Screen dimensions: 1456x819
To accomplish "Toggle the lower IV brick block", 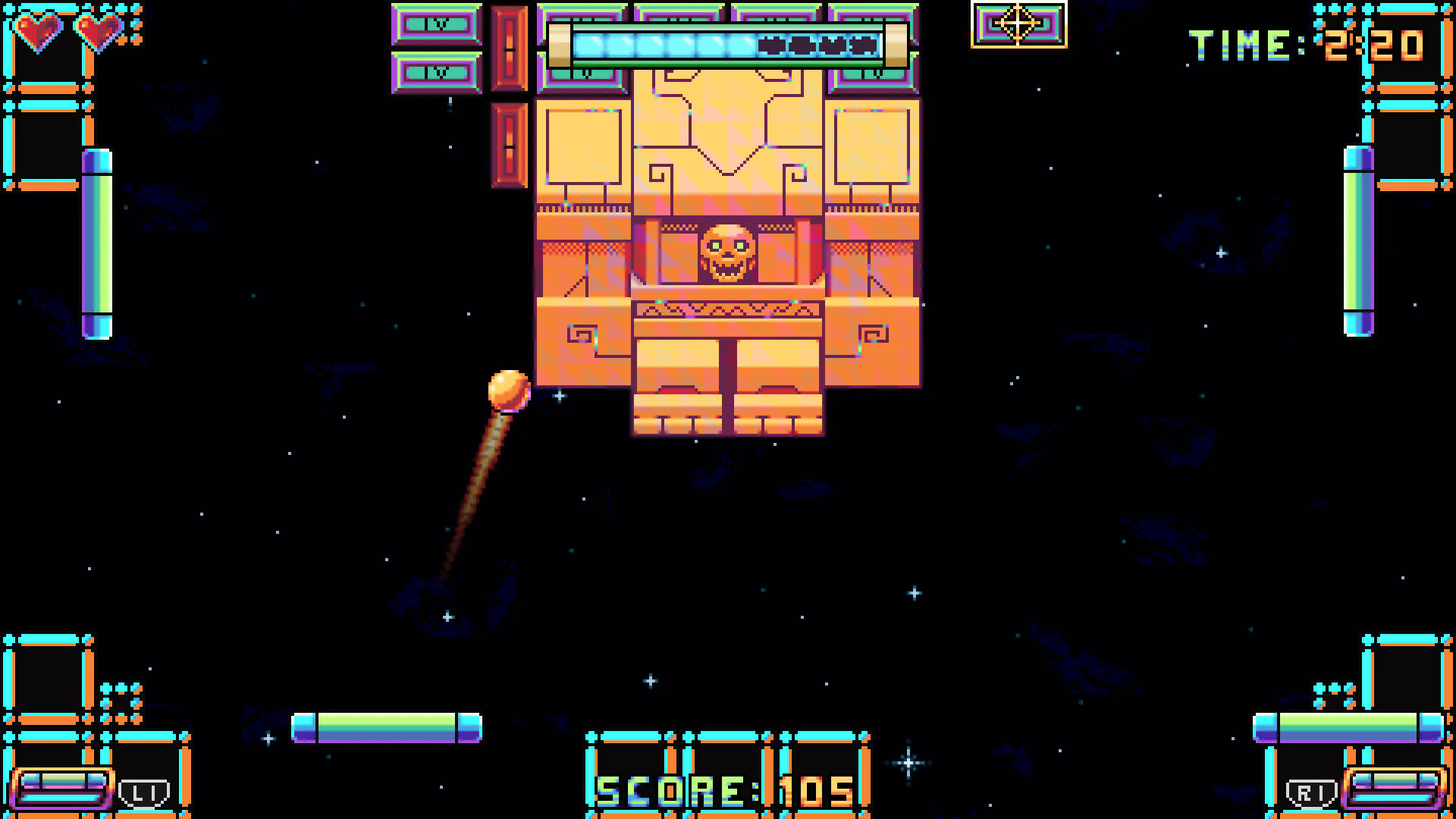I will point(435,74).
